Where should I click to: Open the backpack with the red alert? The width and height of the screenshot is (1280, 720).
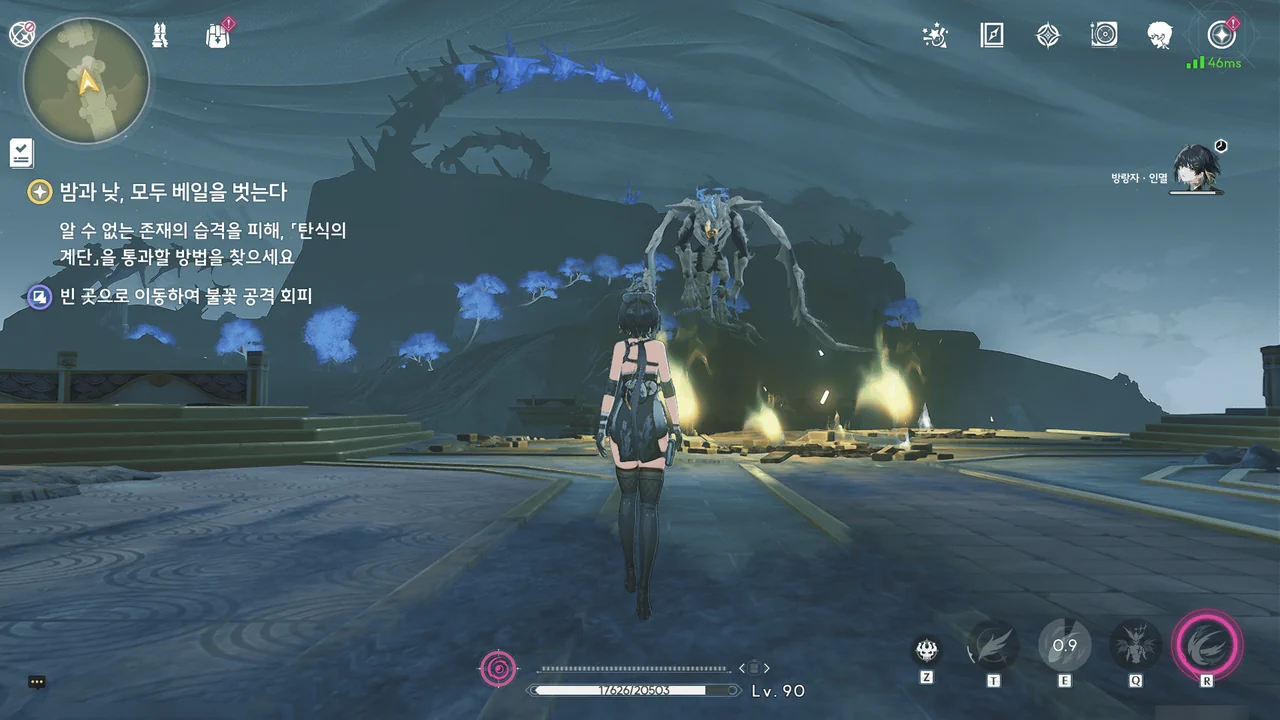pos(217,36)
